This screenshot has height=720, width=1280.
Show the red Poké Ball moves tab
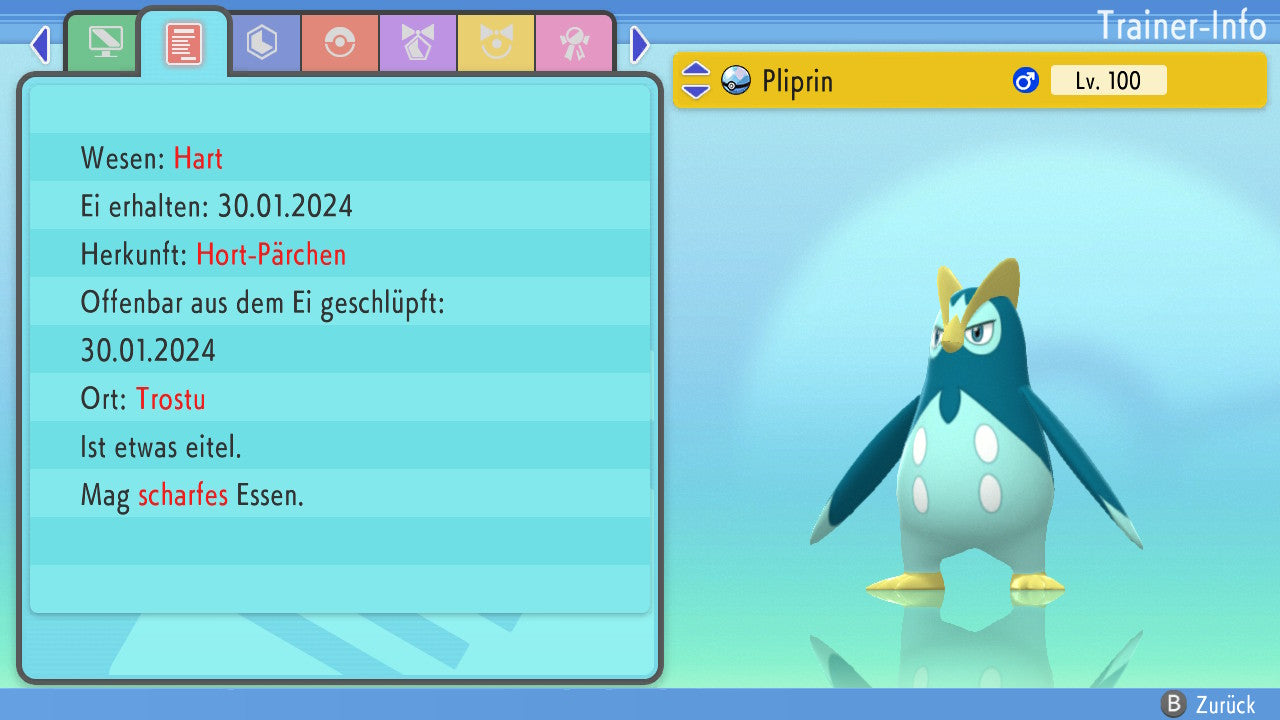click(x=340, y=43)
